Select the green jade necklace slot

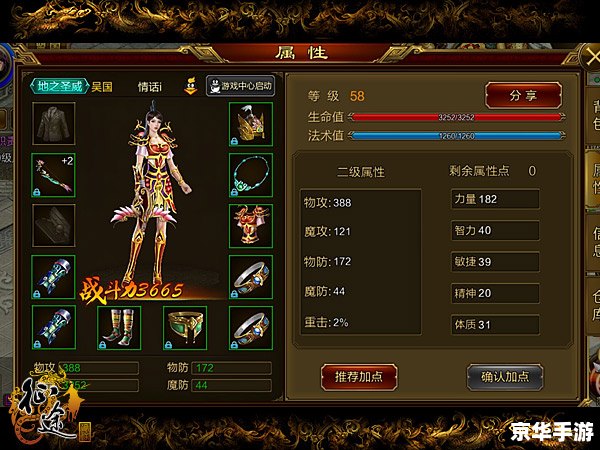click(x=250, y=173)
